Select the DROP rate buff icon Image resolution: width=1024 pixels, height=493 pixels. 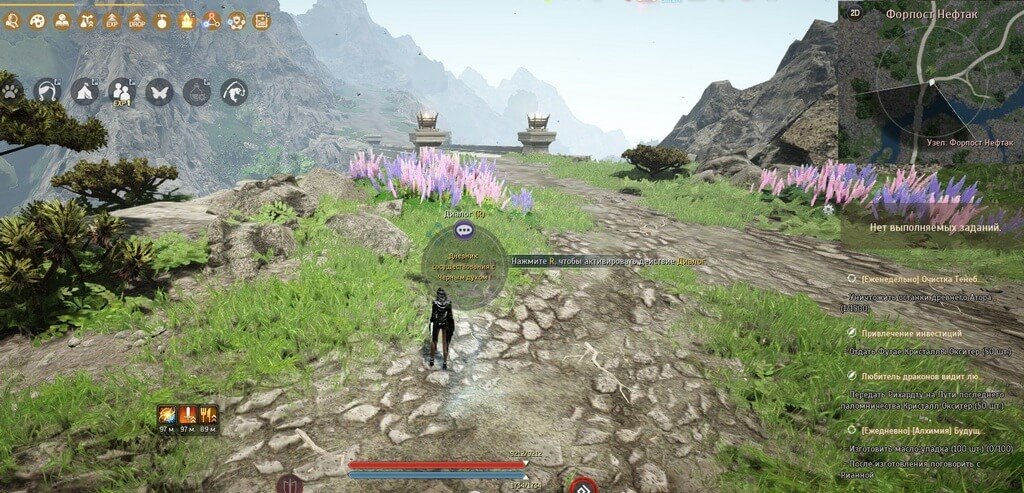[137, 20]
